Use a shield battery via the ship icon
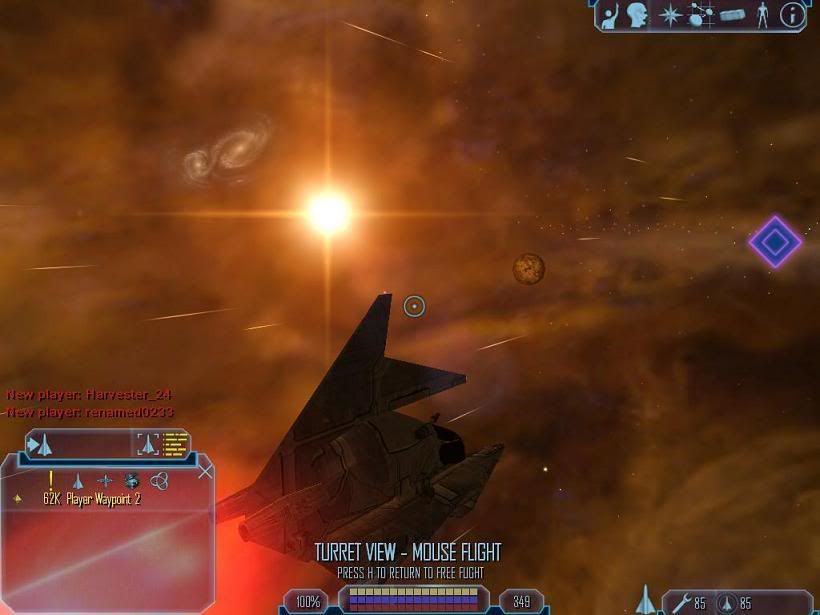Image resolution: width=820 pixels, height=615 pixels. pyautogui.click(x=729, y=603)
